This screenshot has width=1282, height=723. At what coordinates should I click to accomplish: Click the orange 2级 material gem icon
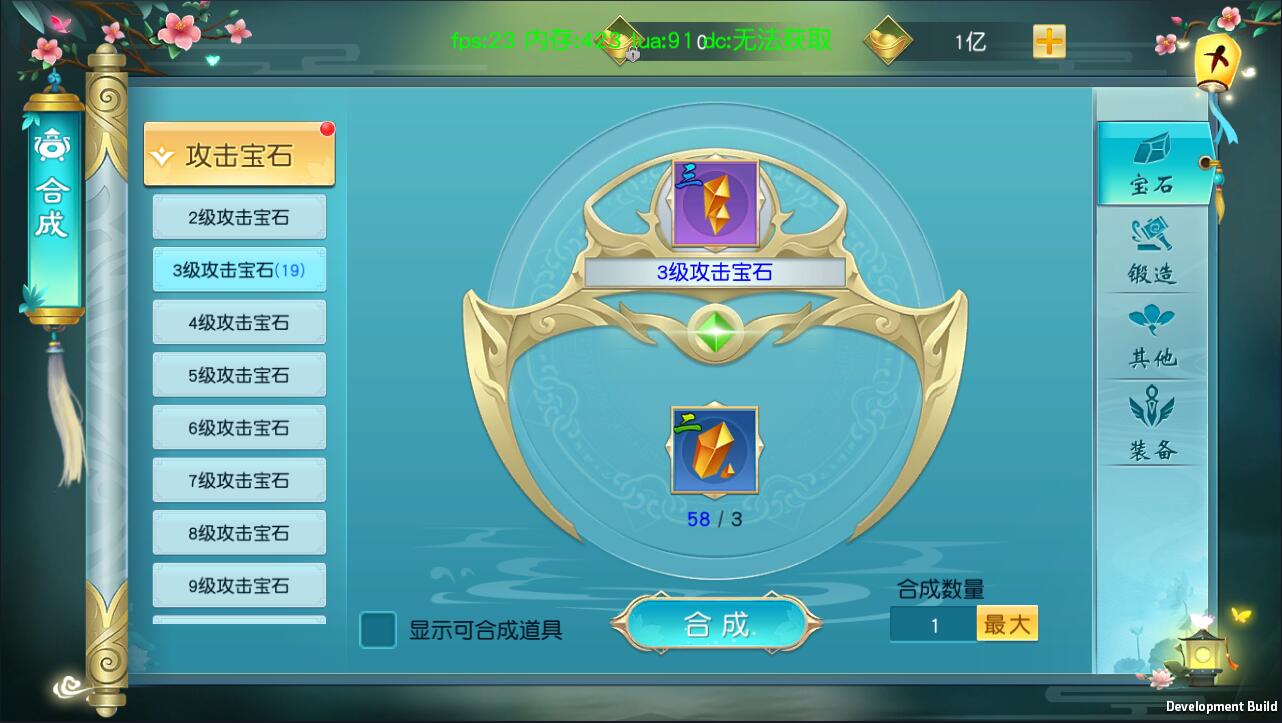coord(711,449)
